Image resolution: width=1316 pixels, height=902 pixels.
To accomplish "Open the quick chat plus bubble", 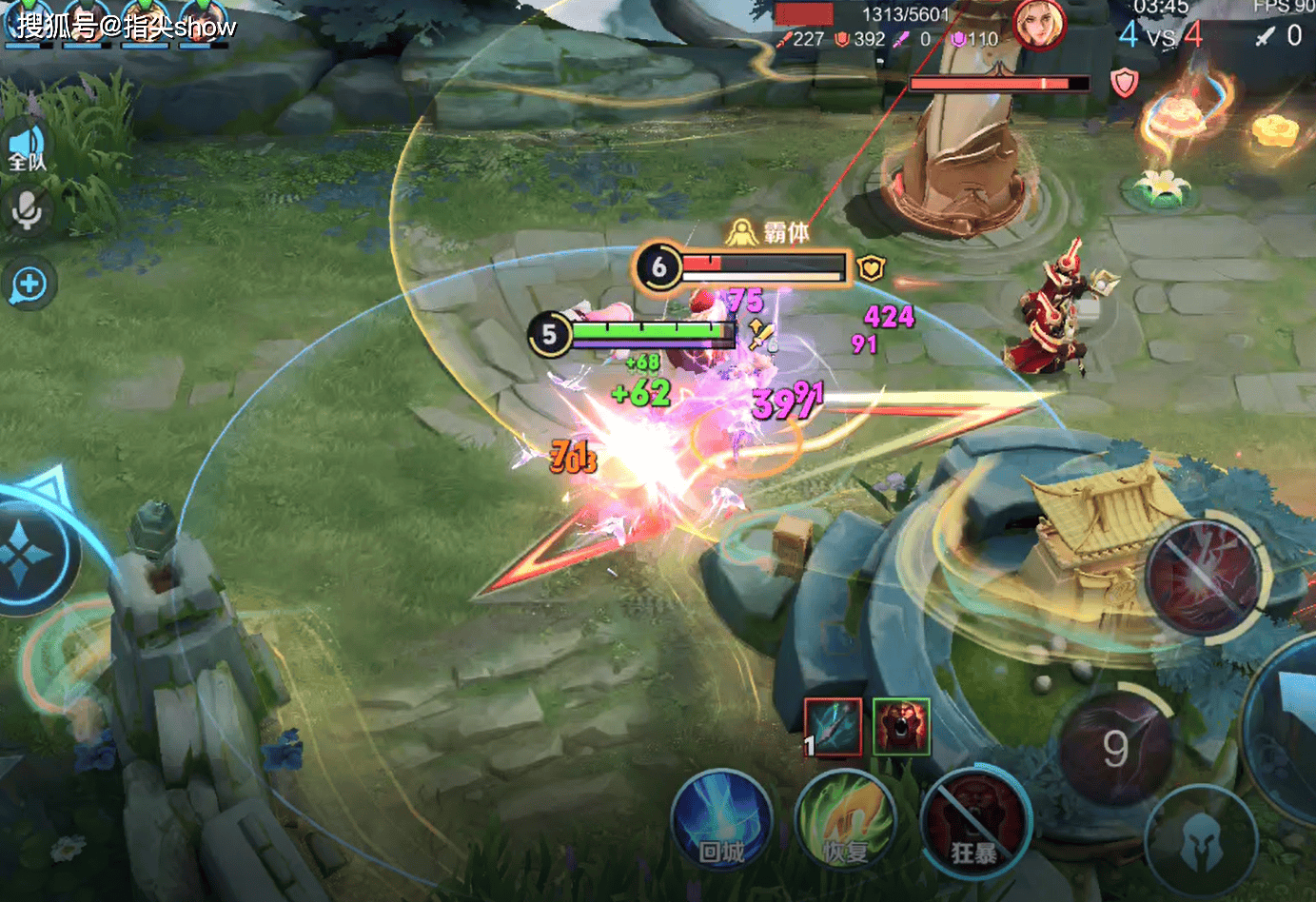I will (x=29, y=284).
